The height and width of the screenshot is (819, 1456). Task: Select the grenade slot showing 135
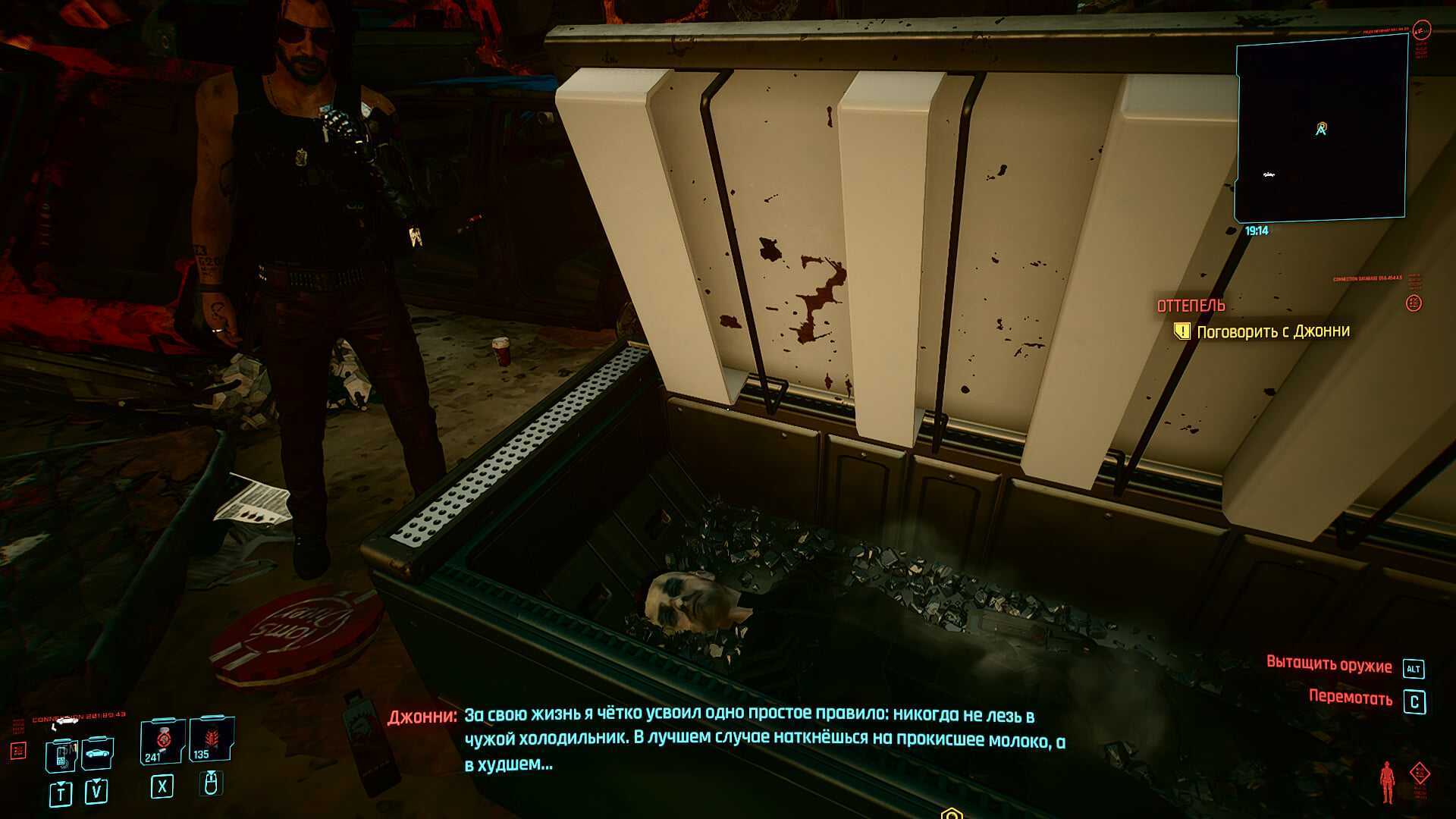click(211, 739)
